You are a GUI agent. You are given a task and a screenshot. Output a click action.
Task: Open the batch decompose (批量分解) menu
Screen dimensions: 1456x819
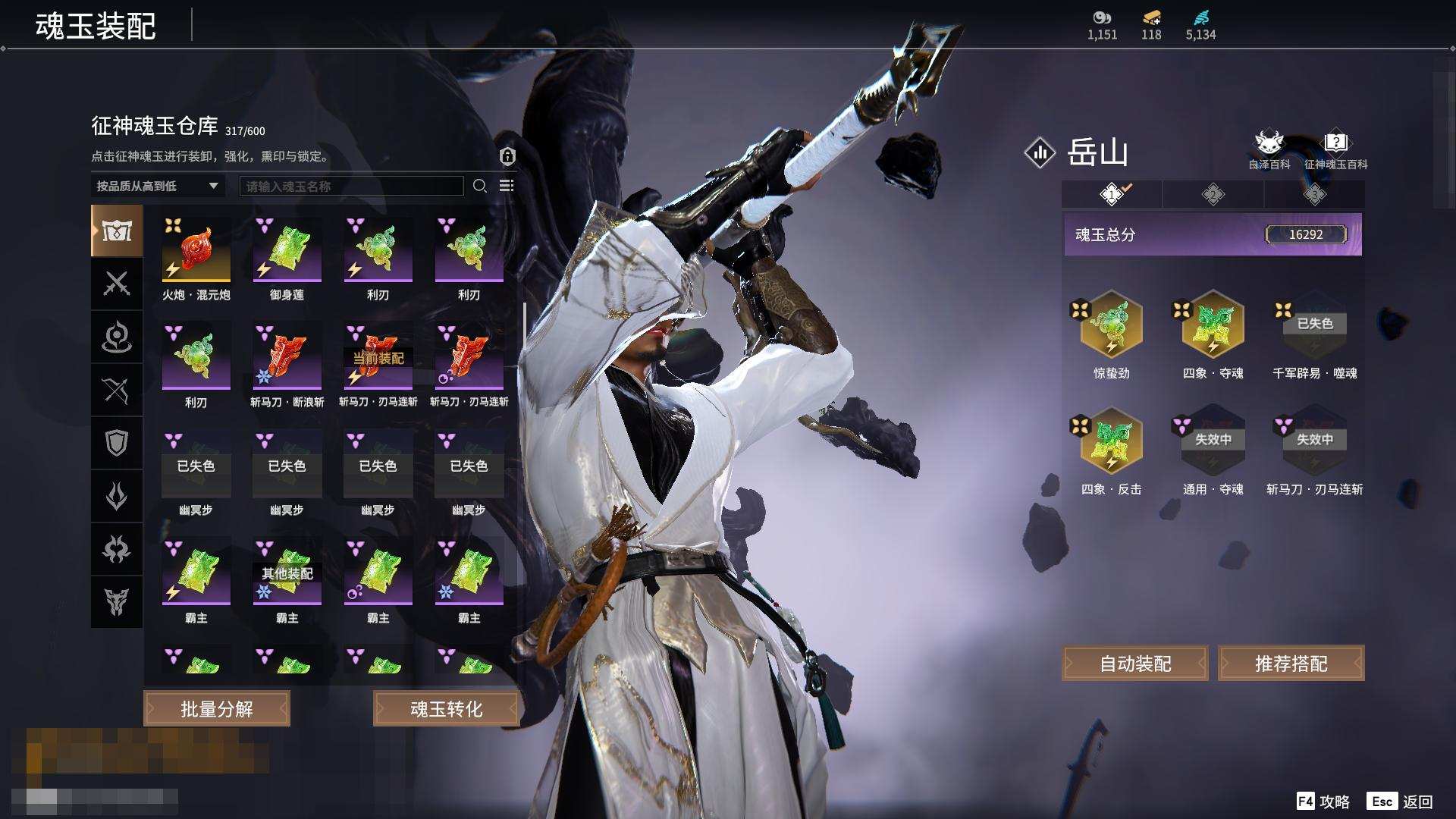coord(217,709)
